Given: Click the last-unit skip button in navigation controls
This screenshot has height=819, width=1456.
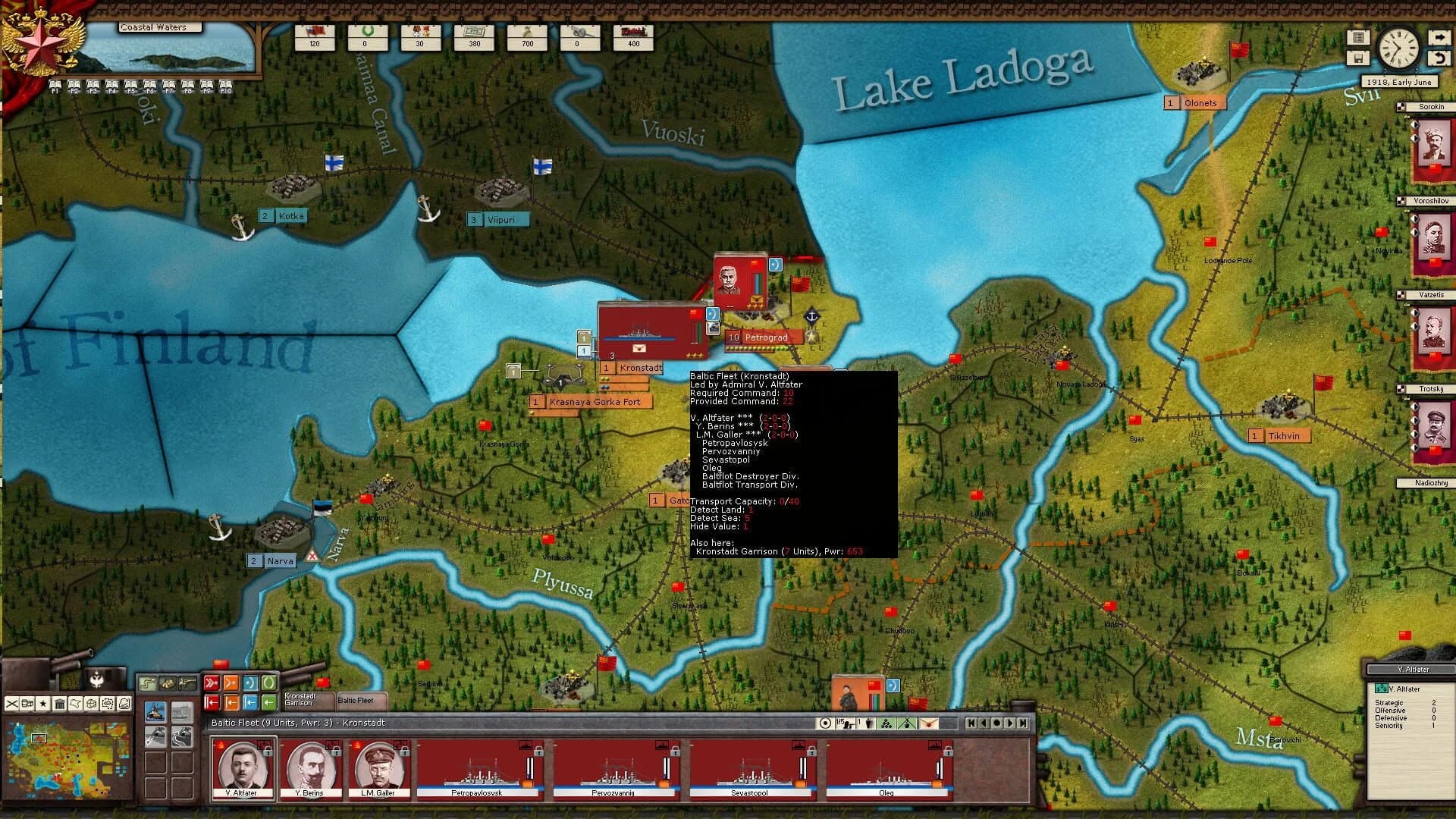Looking at the screenshot, I should (x=1023, y=723).
